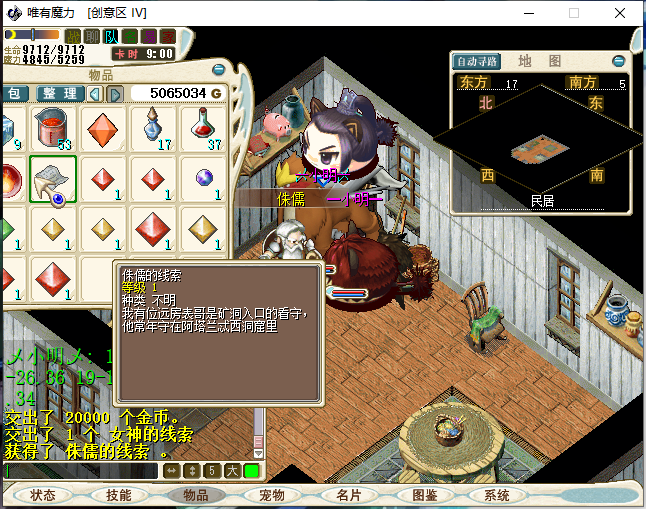The width and height of the screenshot is (646, 509).
Task: Go to the next inventory page
Action: [116, 93]
